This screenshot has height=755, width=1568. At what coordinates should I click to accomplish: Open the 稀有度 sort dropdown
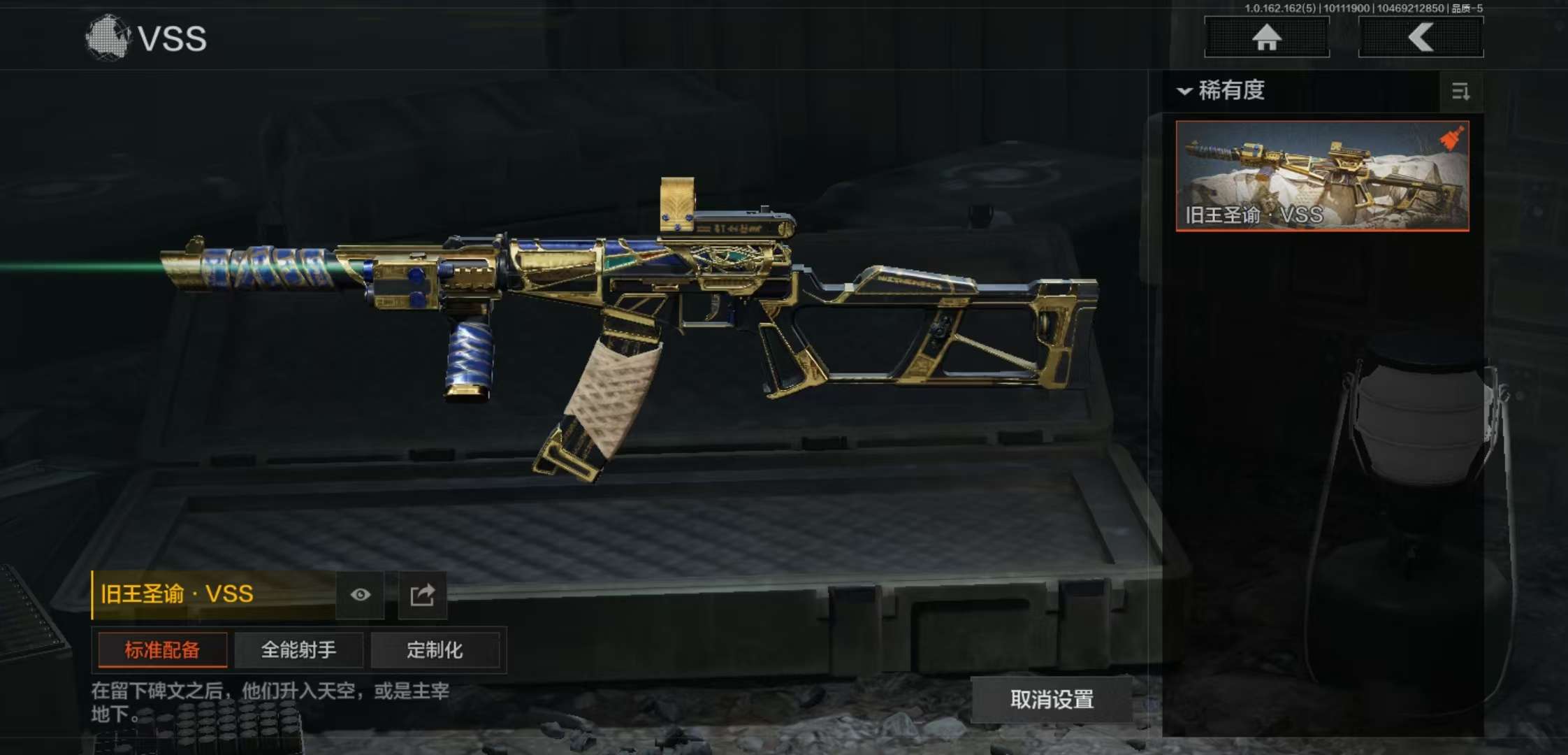[x=1223, y=91]
